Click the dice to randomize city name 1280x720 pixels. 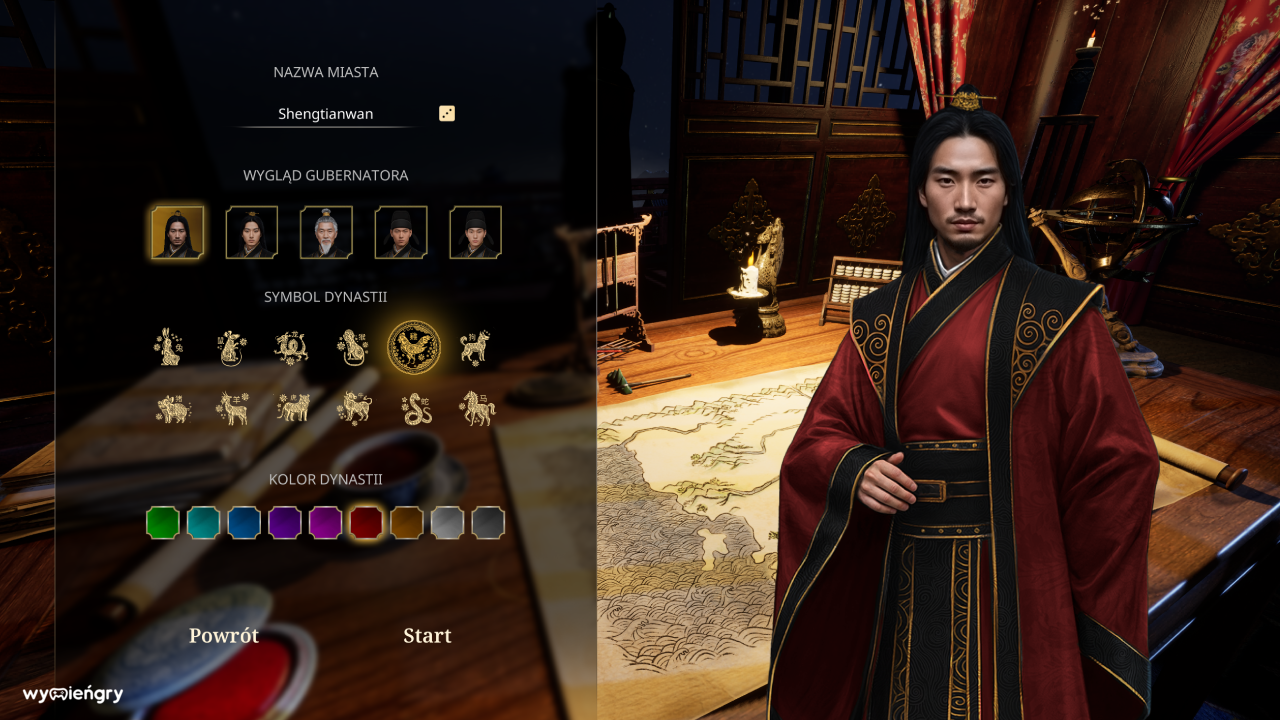447,113
